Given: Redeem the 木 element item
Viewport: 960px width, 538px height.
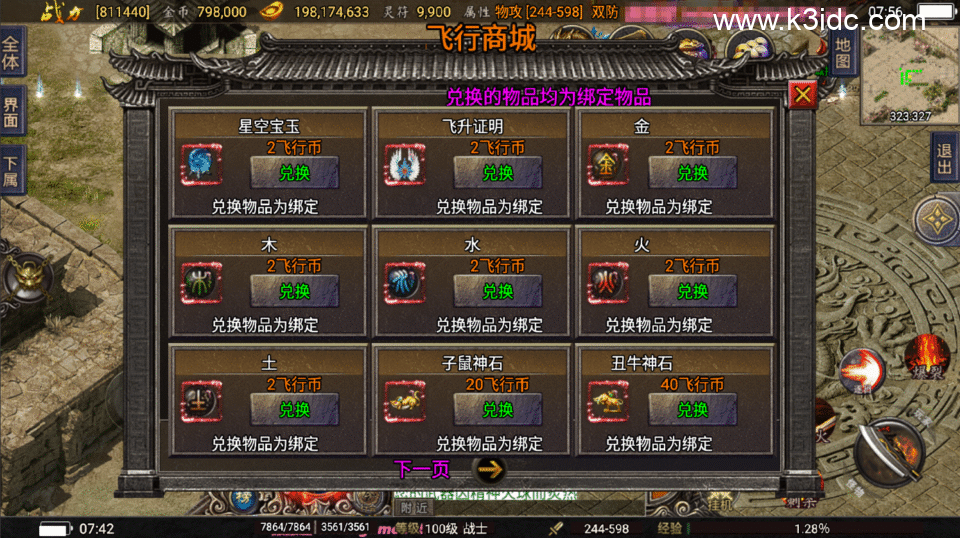Looking at the screenshot, I should click(x=294, y=291).
